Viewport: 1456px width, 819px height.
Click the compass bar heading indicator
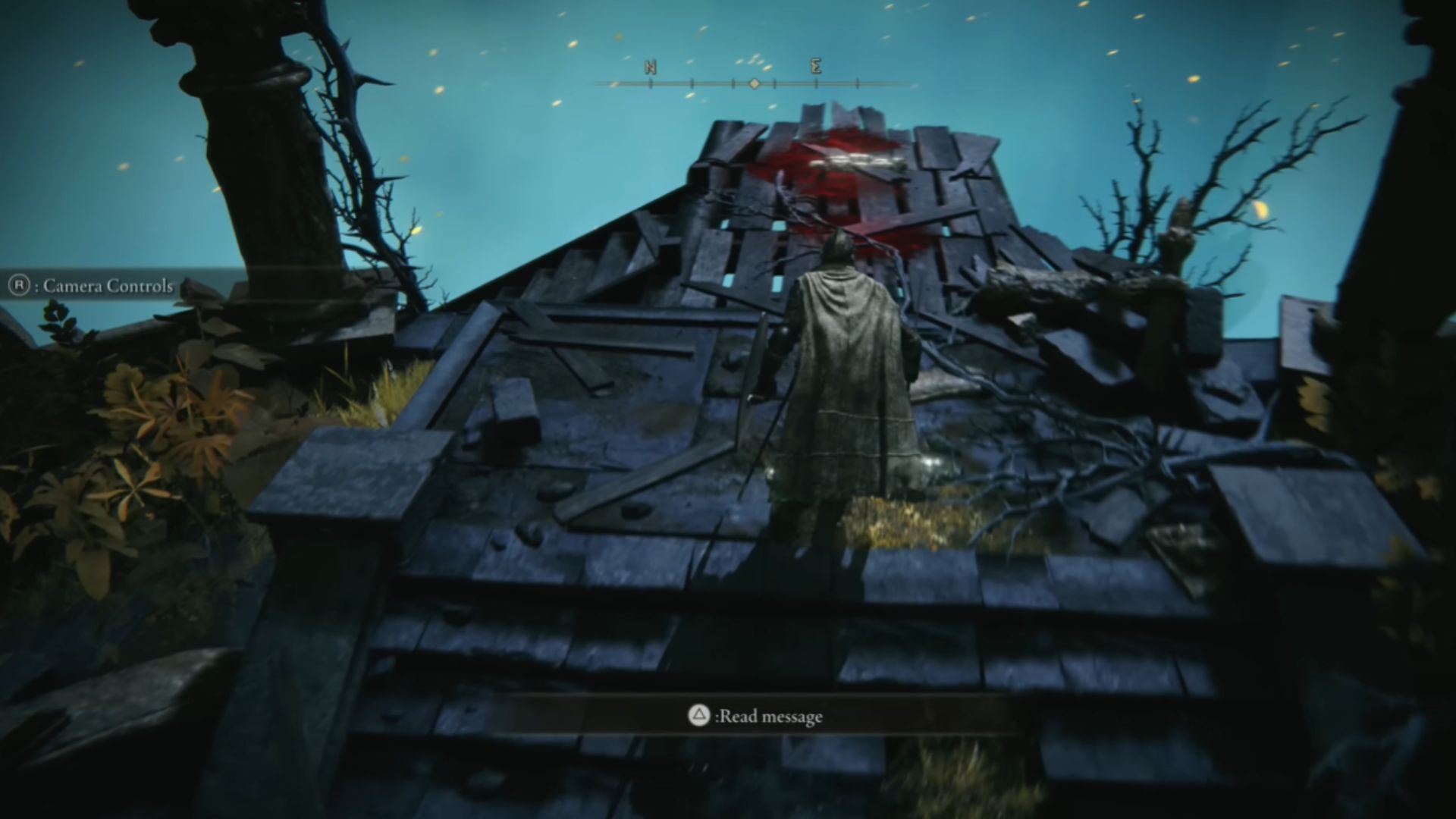click(x=754, y=83)
